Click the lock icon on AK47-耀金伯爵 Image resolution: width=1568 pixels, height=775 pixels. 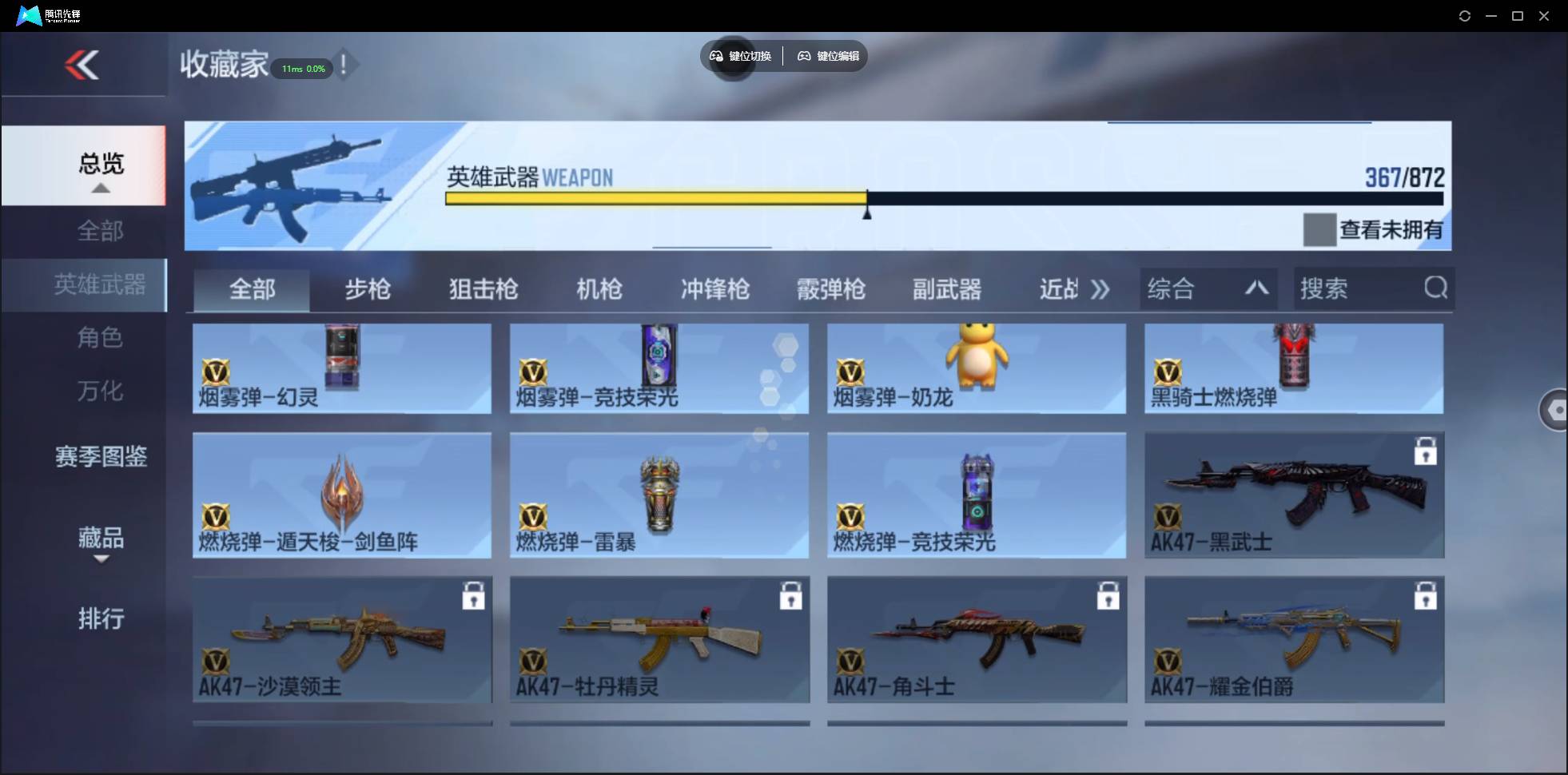(x=1426, y=595)
